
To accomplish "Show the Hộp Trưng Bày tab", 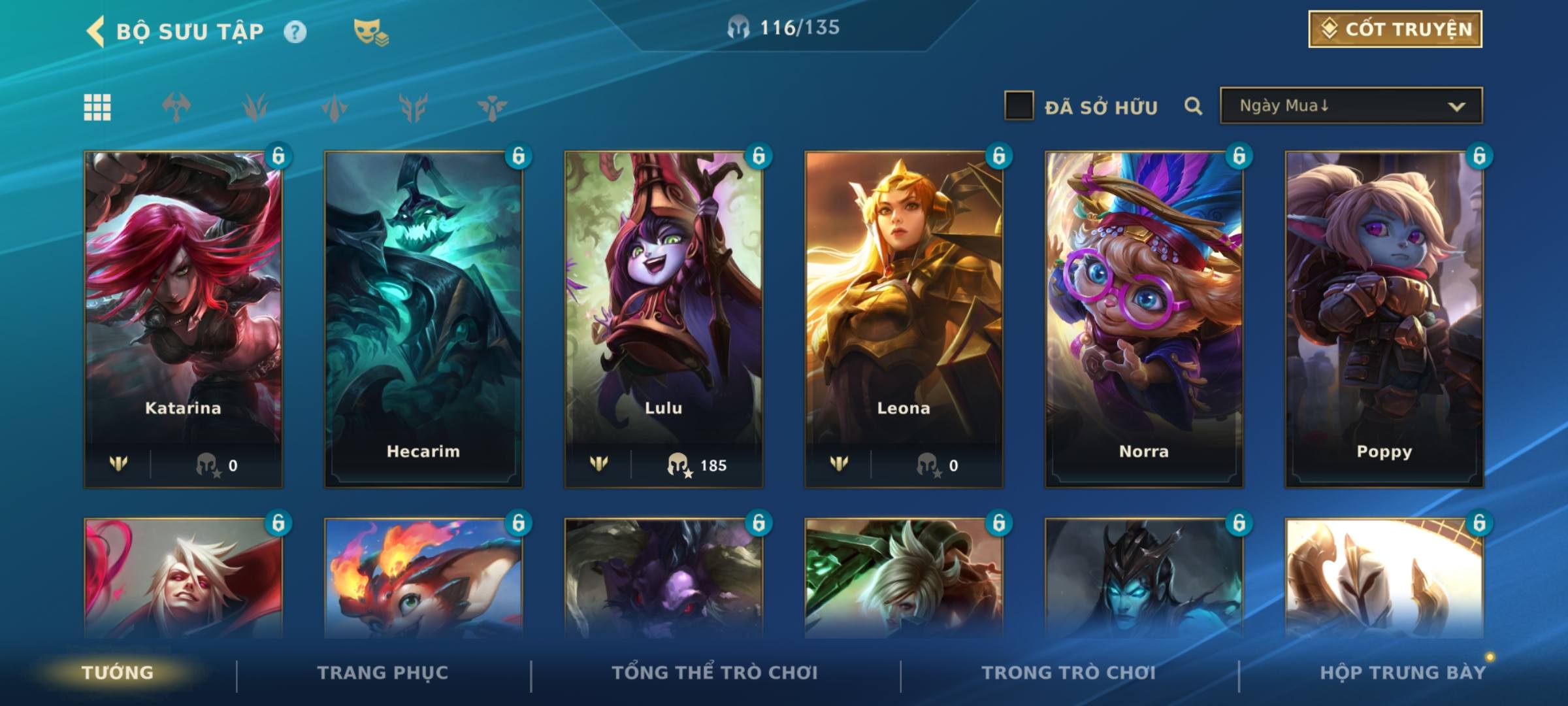I will 1403,673.
